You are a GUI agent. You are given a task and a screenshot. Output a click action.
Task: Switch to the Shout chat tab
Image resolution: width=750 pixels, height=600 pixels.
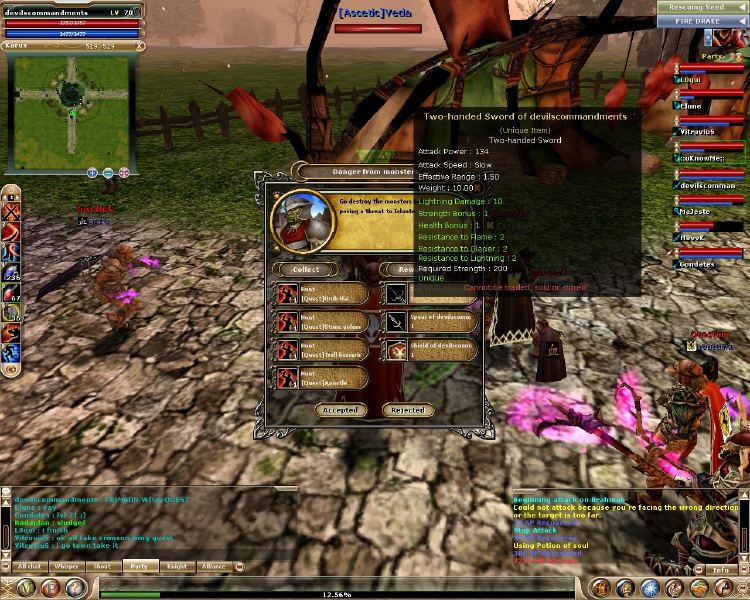coord(103,566)
